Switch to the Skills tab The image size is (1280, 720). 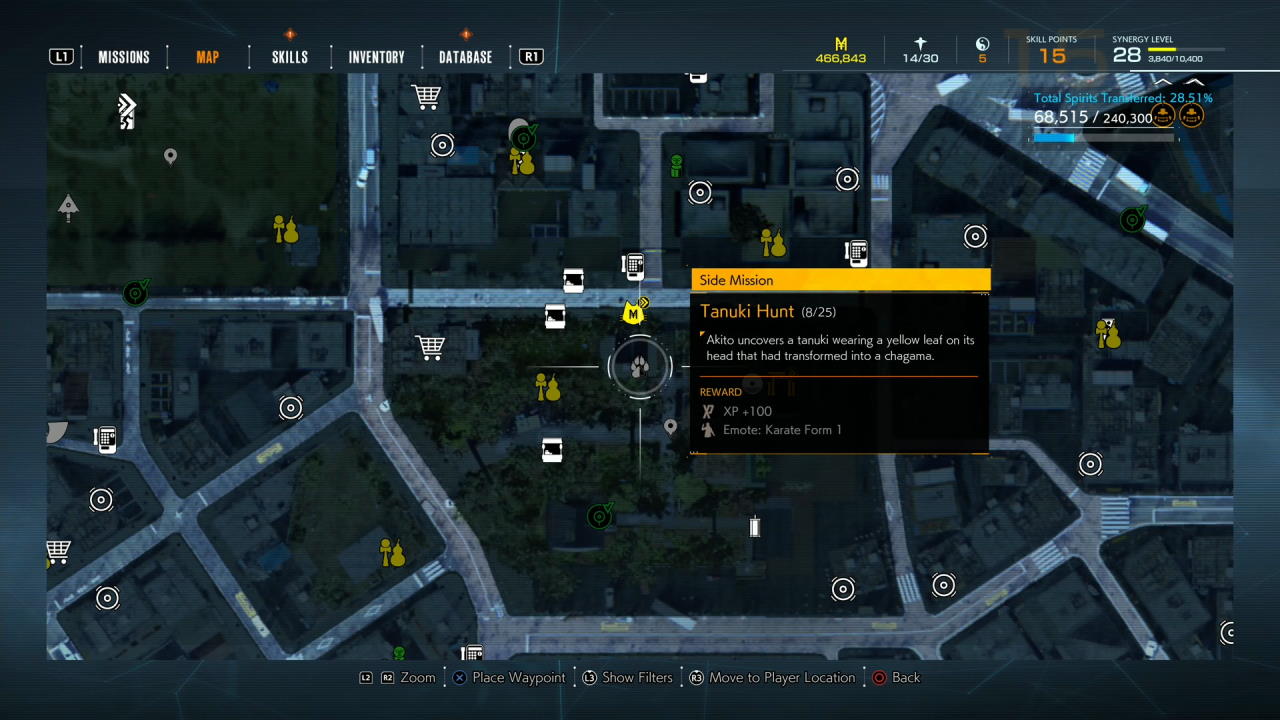(x=289, y=56)
